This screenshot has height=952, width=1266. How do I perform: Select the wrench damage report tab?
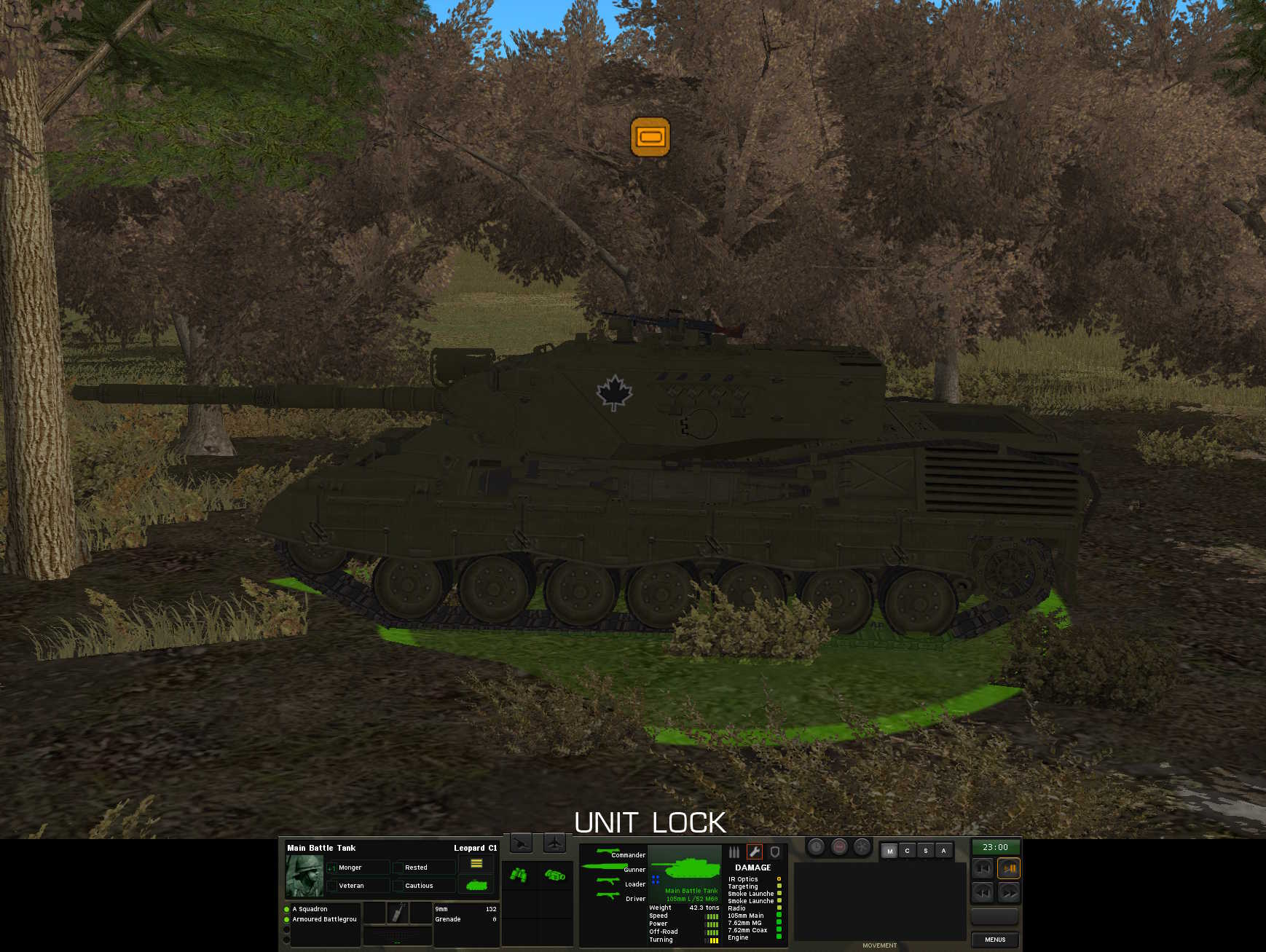point(754,852)
